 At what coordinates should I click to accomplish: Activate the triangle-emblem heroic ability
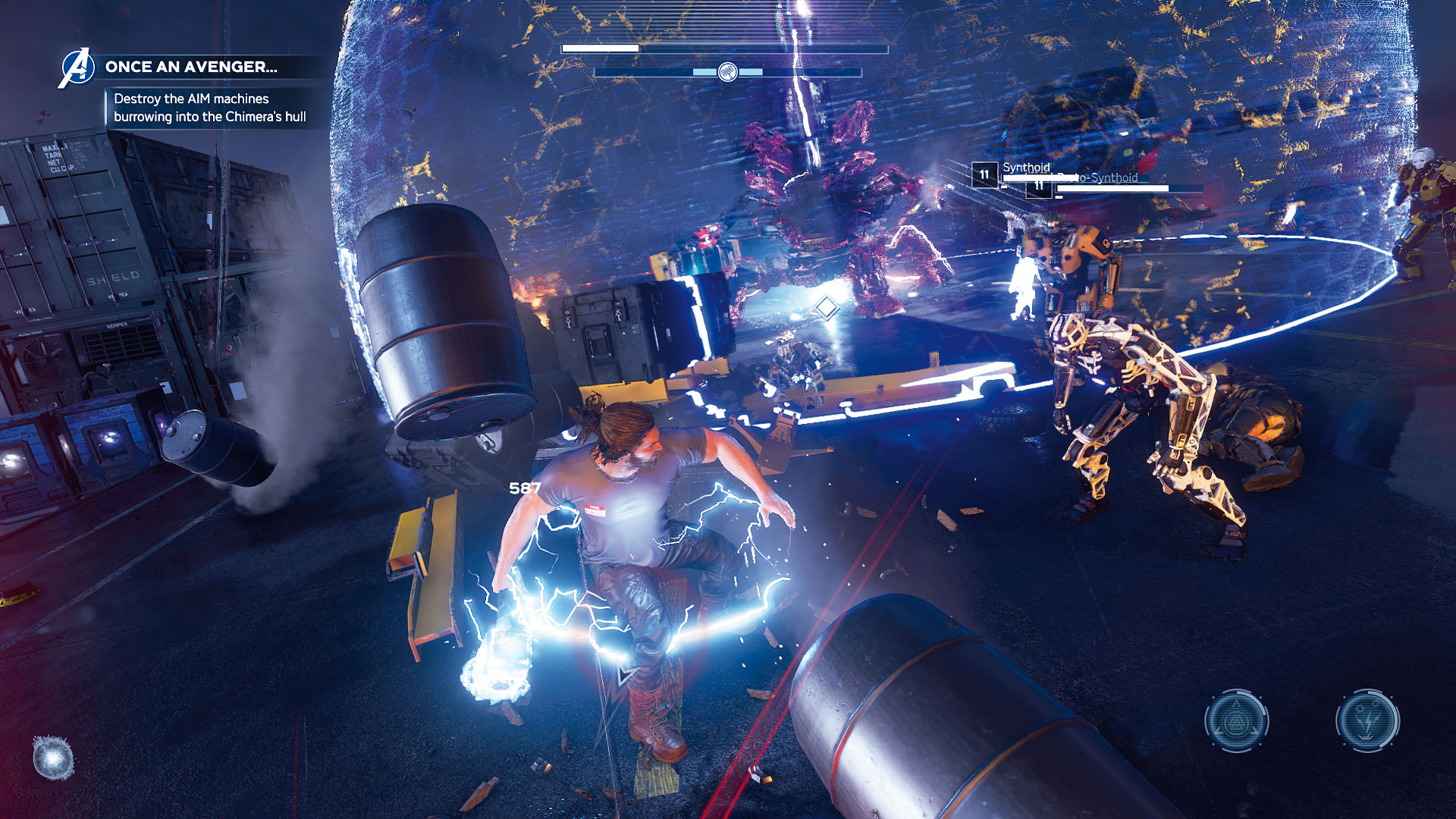[1237, 720]
